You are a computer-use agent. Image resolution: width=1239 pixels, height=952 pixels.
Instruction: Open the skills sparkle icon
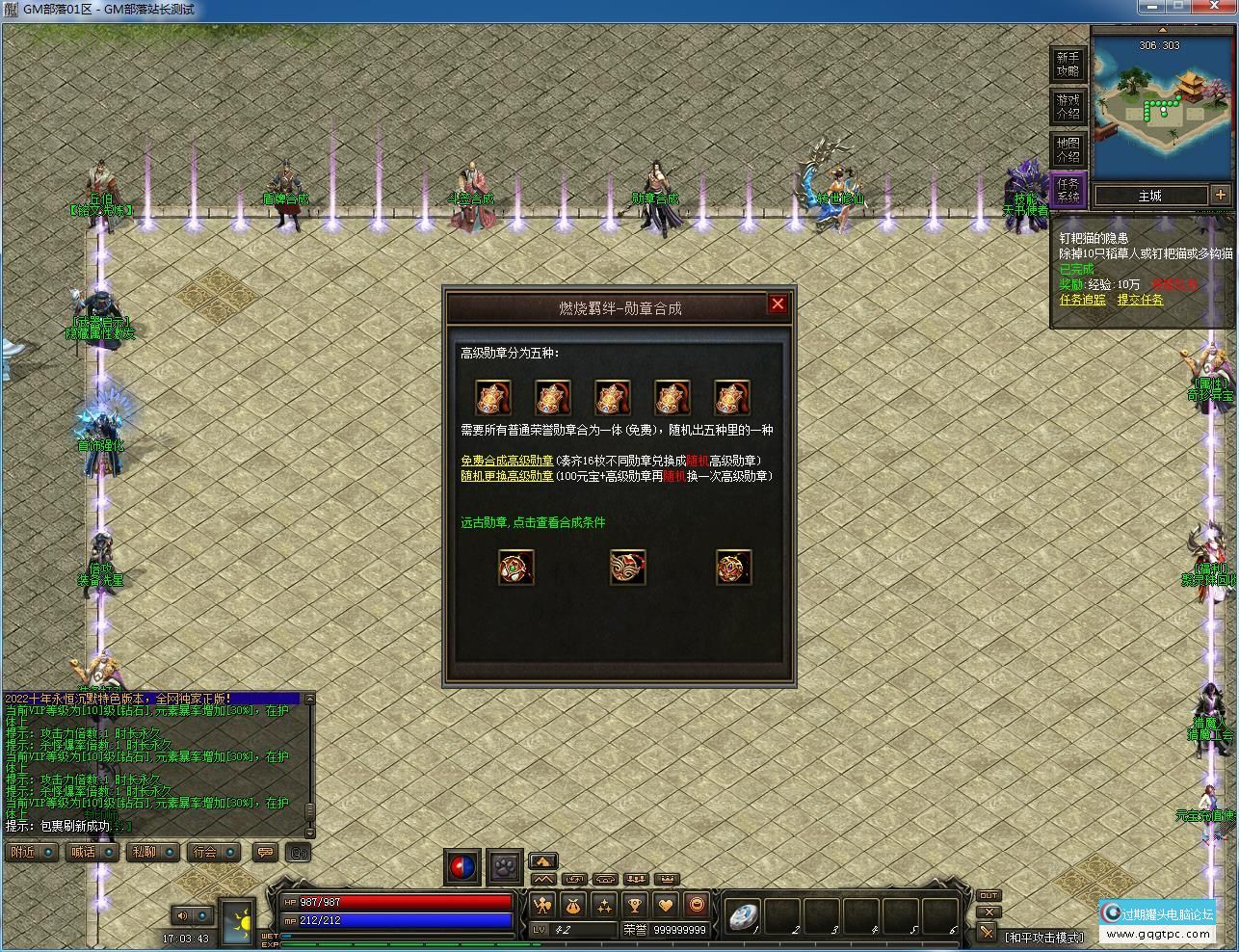pos(604,905)
